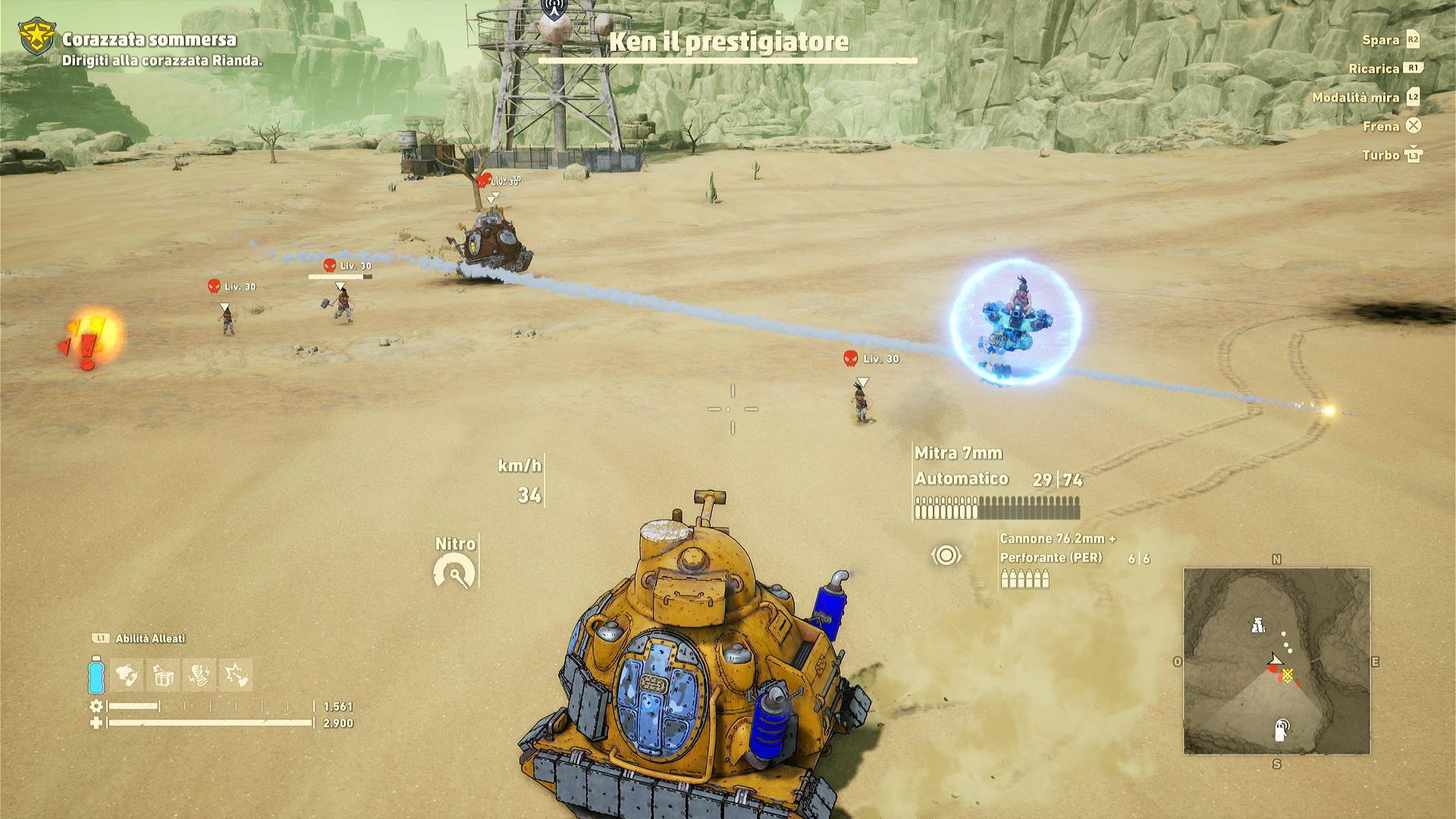Click the blue water bottle icon

[96, 675]
